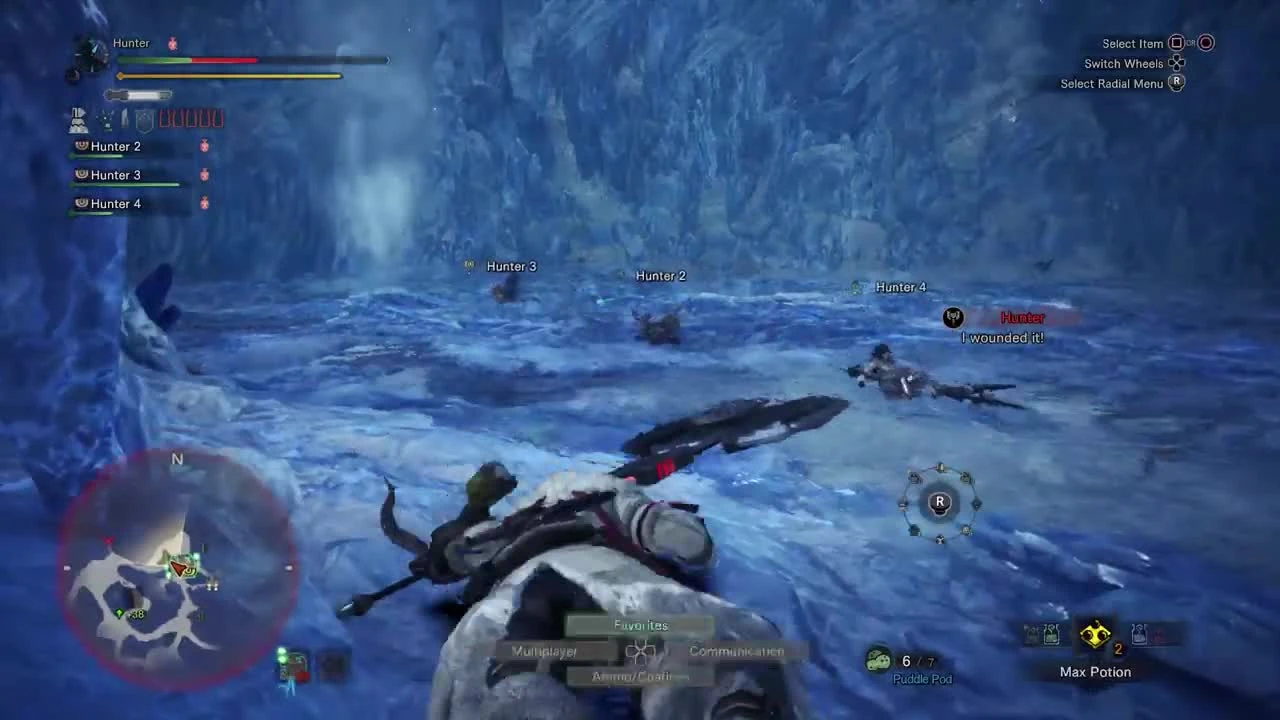Click the Select Item label in top-right
1280x720 pixels.
click(1132, 43)
